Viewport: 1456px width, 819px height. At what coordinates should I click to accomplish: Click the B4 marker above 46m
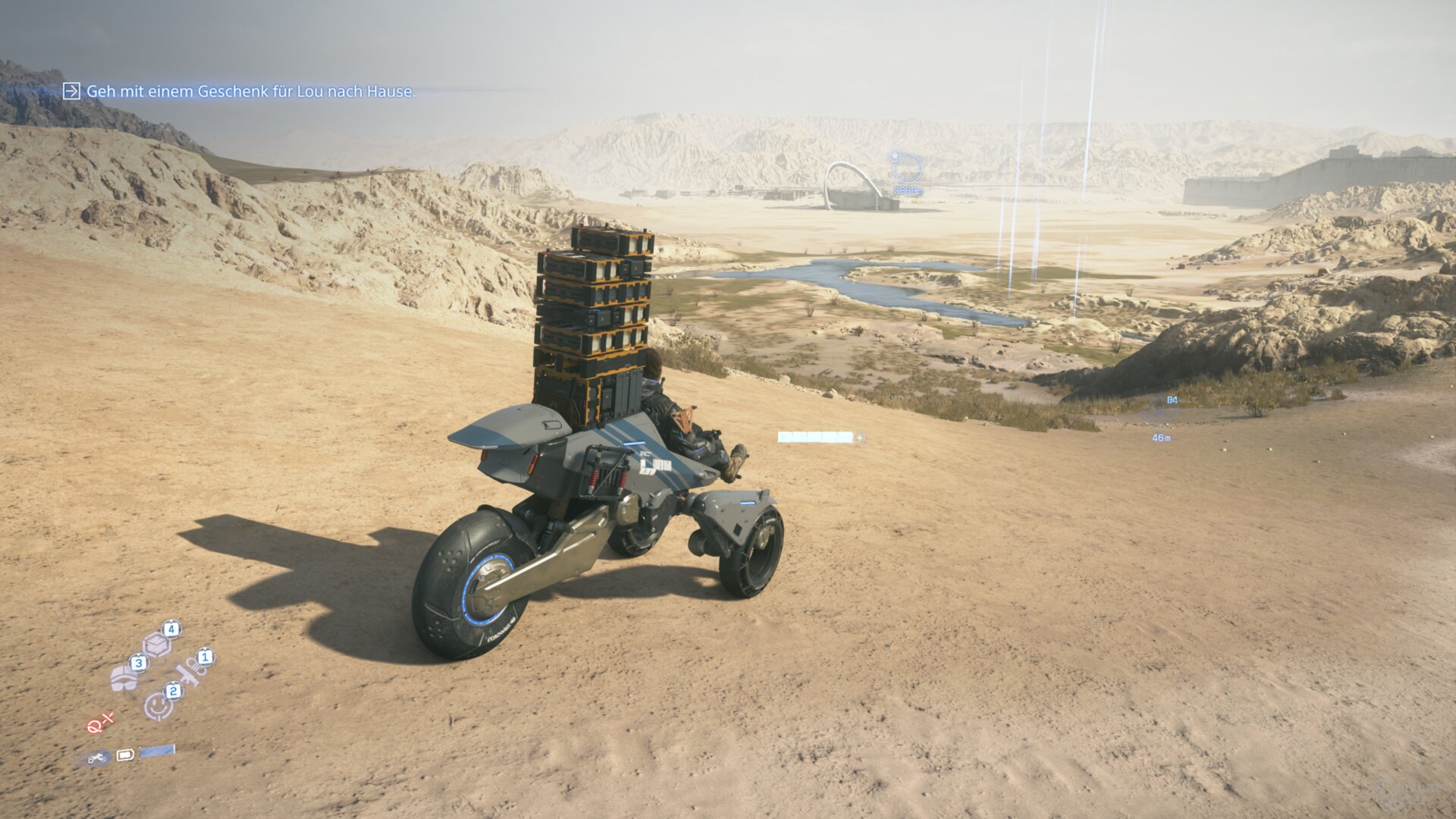(1172, 400)
